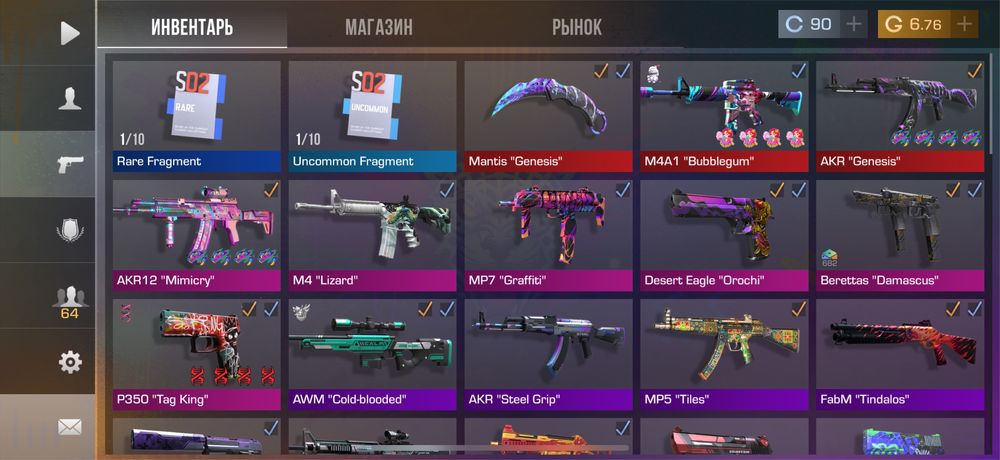The height and width of the screenshot is (460, 1000).
Task: Pick the AKR12 "Mimicry" skin
Action: point(197,235)
